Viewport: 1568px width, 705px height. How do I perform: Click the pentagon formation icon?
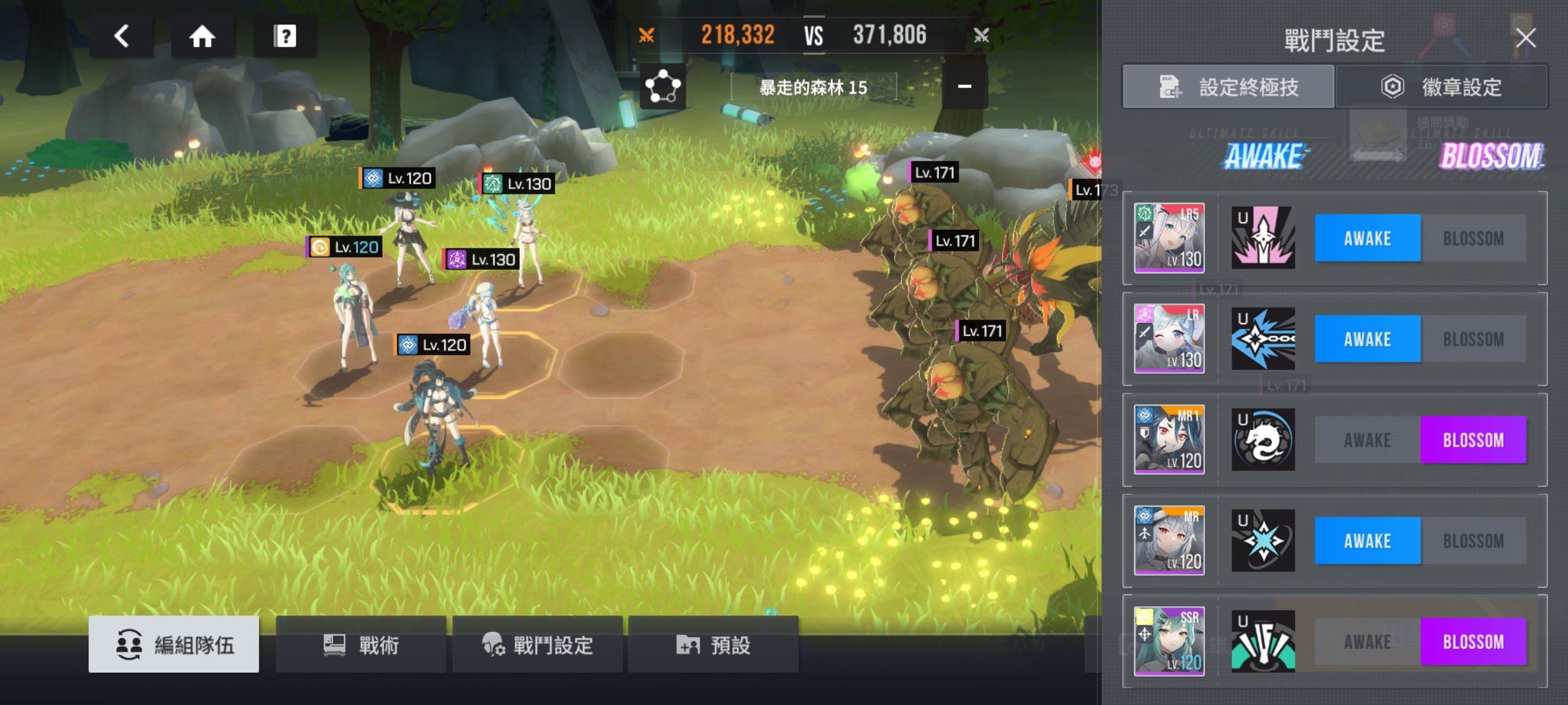663,86
